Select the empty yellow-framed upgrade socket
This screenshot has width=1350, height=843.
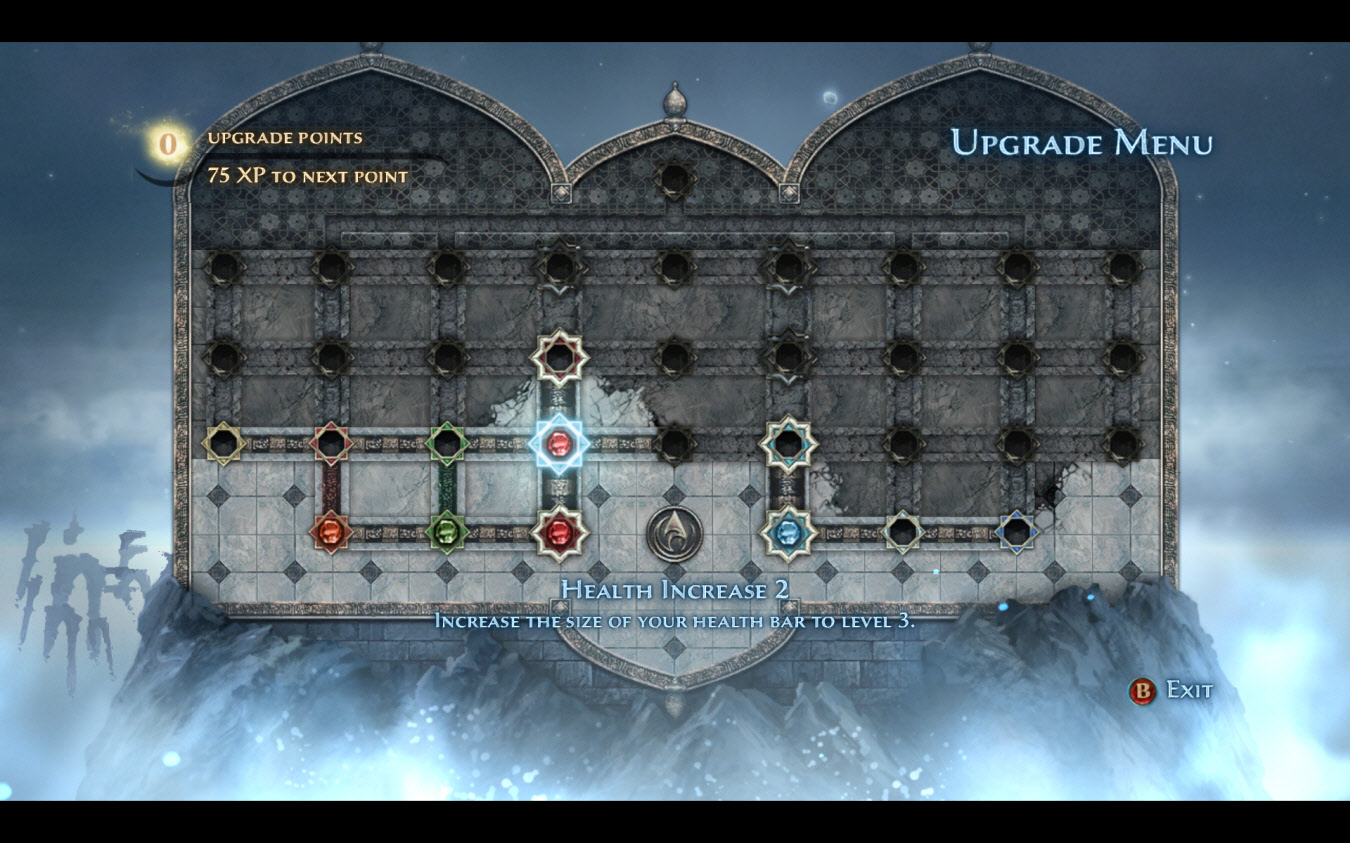click(223, 443)
